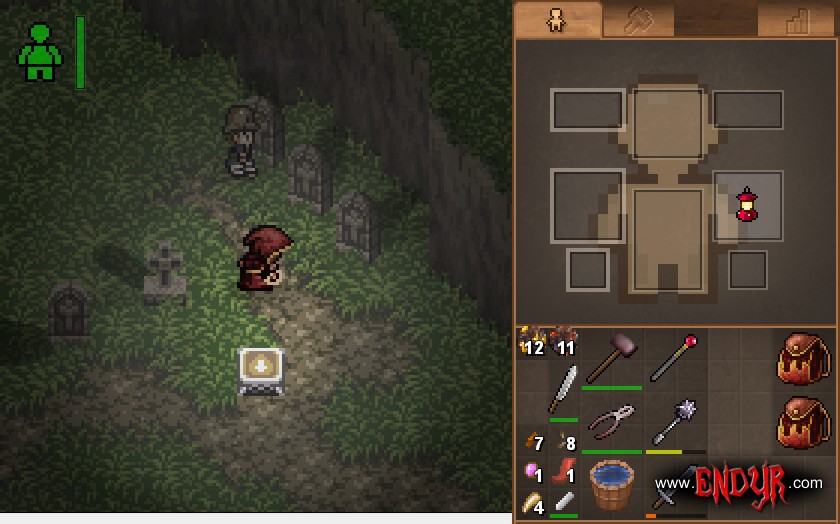Select the stack of 12 embers

pos(532,341)
